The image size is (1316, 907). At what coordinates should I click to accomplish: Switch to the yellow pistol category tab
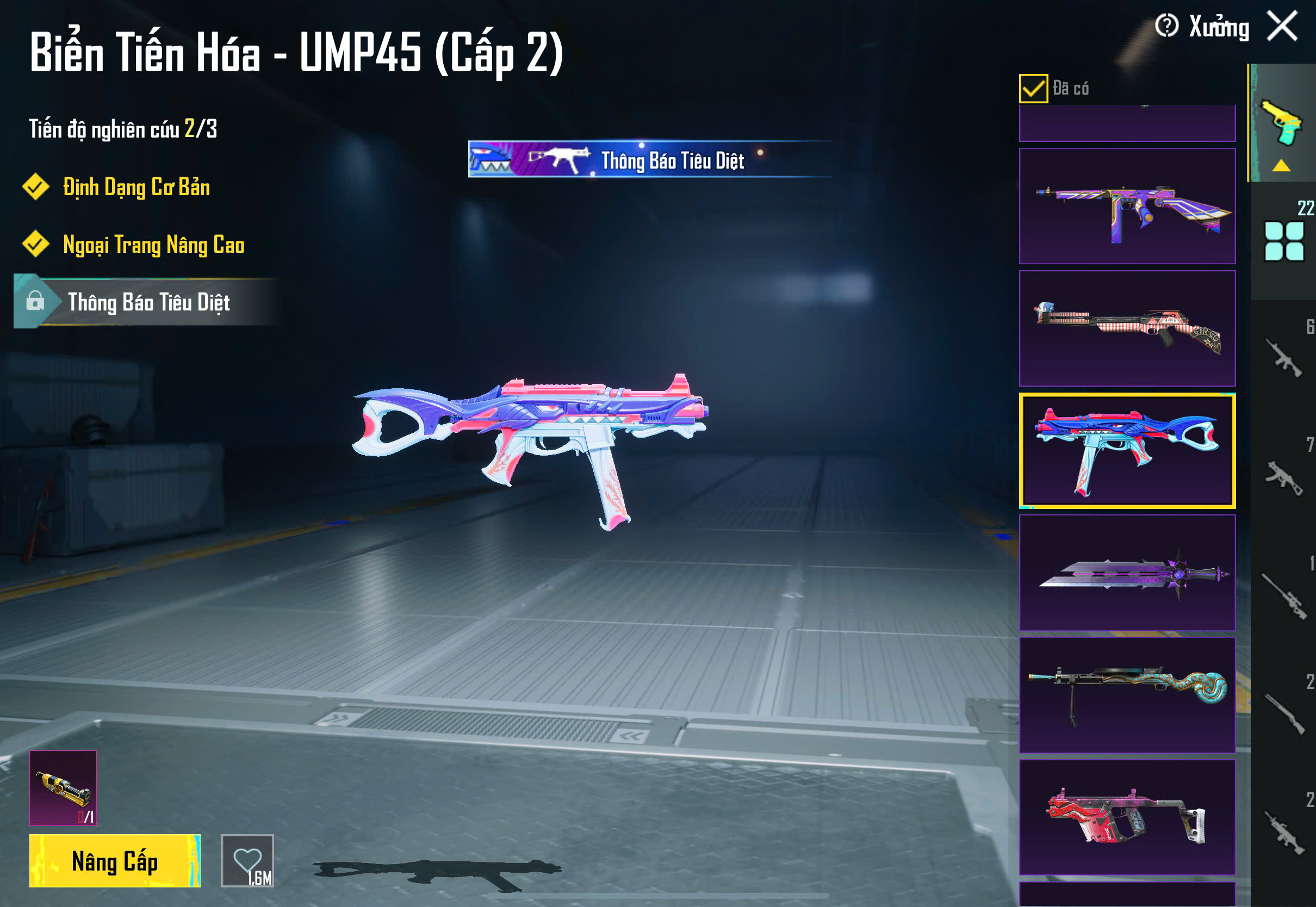coord(1283,124)
